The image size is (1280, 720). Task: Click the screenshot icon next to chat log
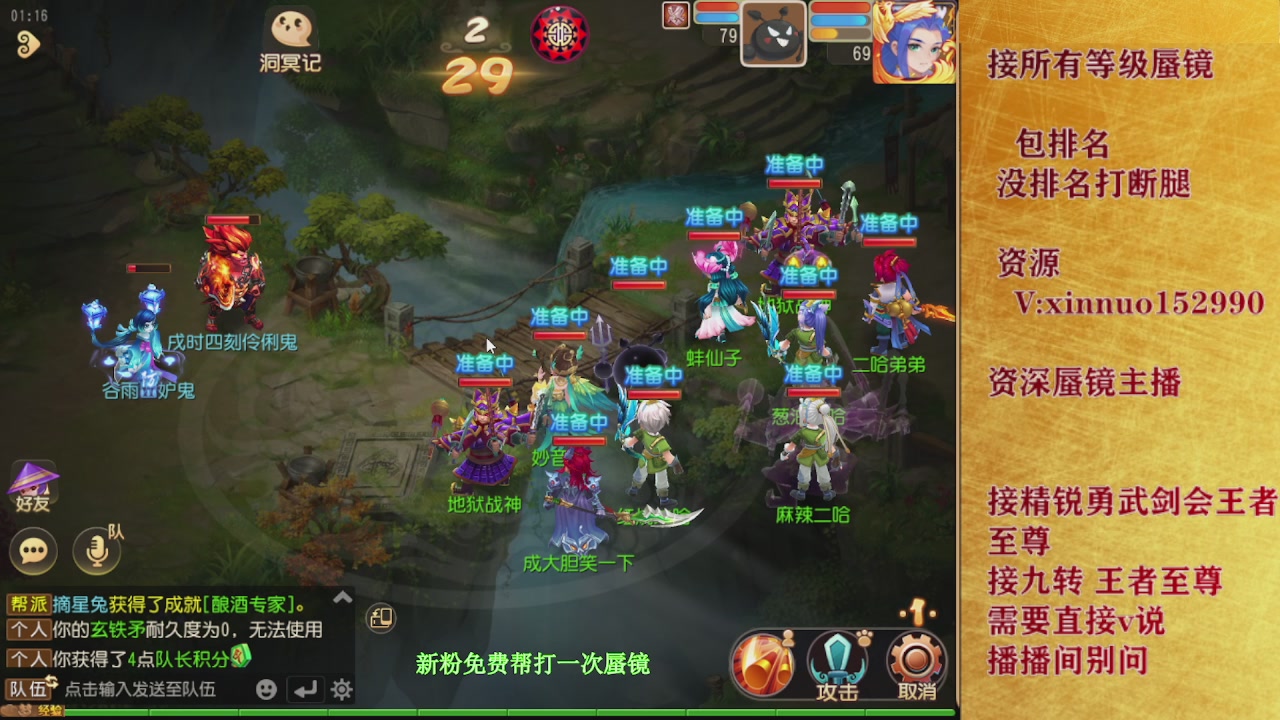click(x=380, y=620)
